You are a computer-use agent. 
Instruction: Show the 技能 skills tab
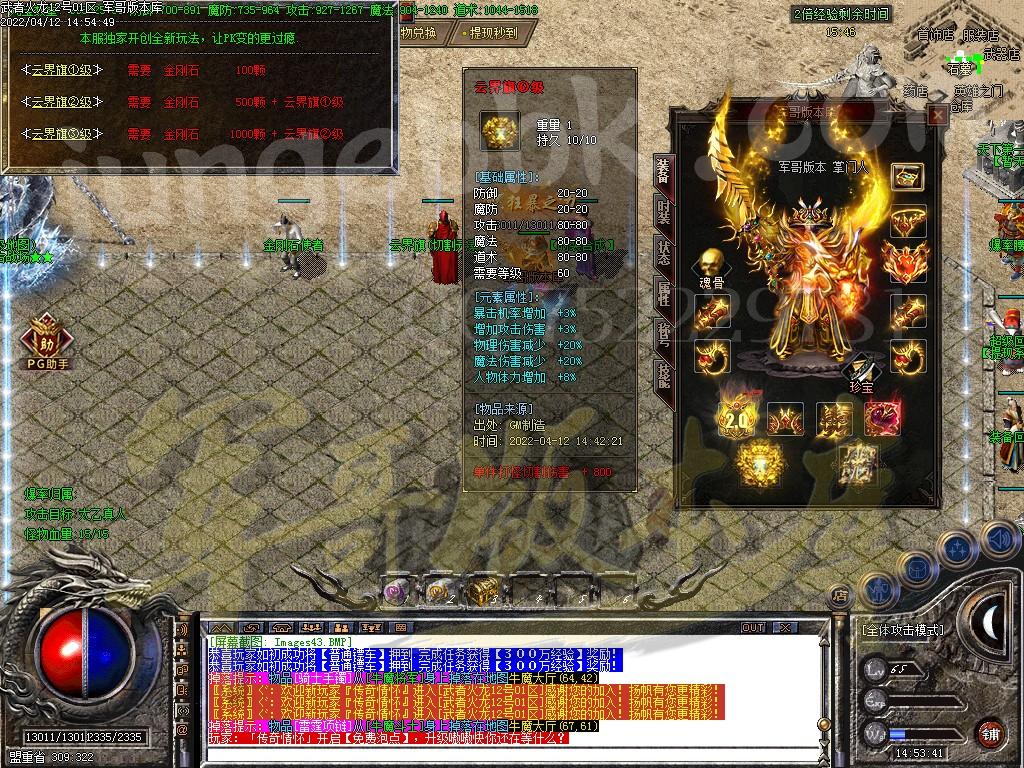(x=663, y=374)
